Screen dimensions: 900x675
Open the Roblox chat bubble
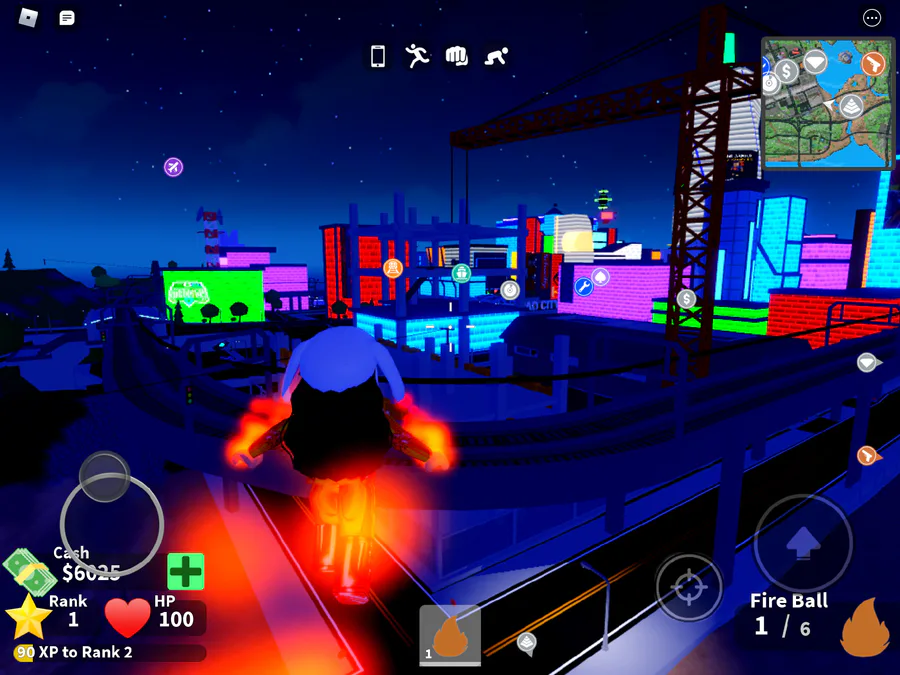[x=67, y=18]
